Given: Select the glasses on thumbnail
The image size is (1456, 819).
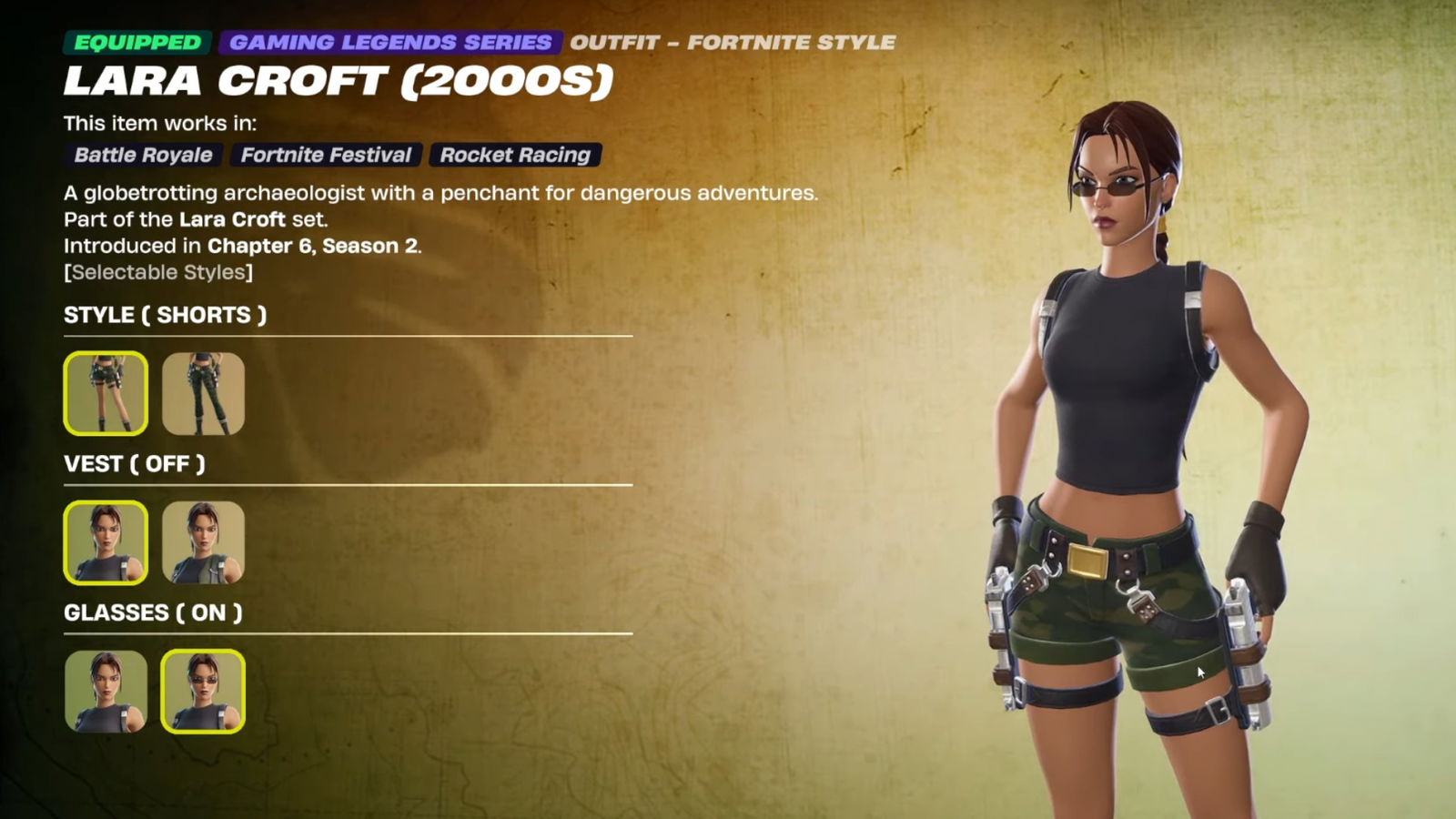Looking at the screenshot, I should (203, 691).
